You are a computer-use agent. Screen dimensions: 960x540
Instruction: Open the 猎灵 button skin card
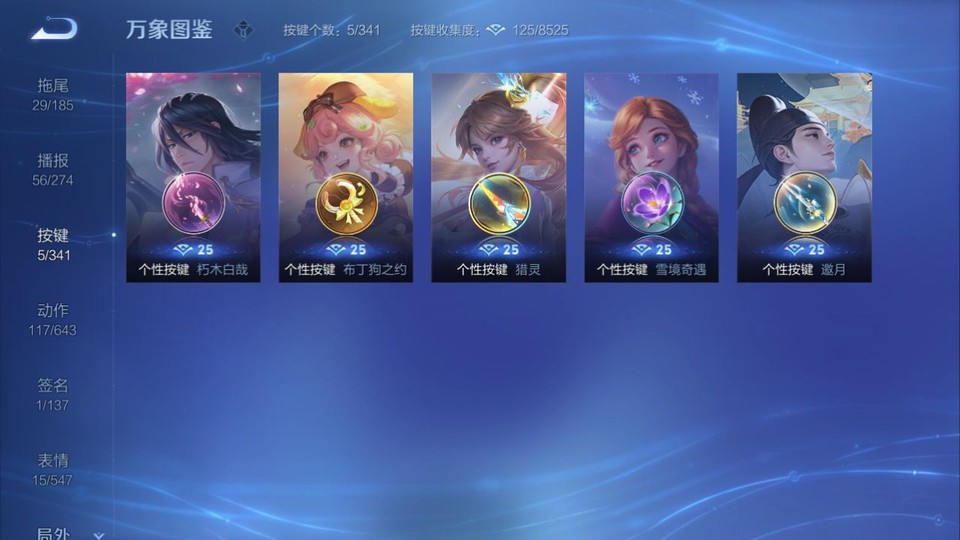499,177
